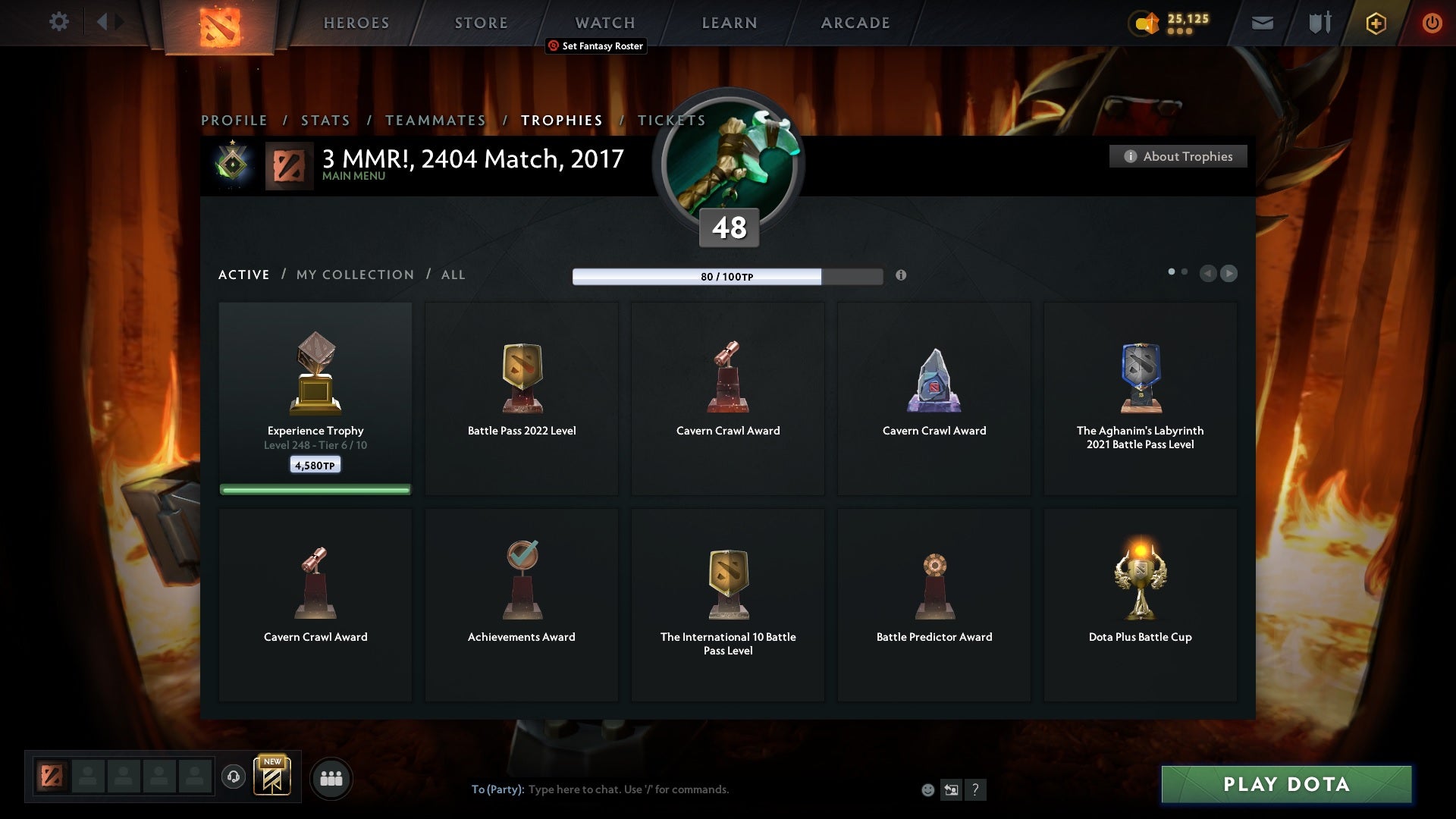Open settings with the gear icon

coord(59,22)
